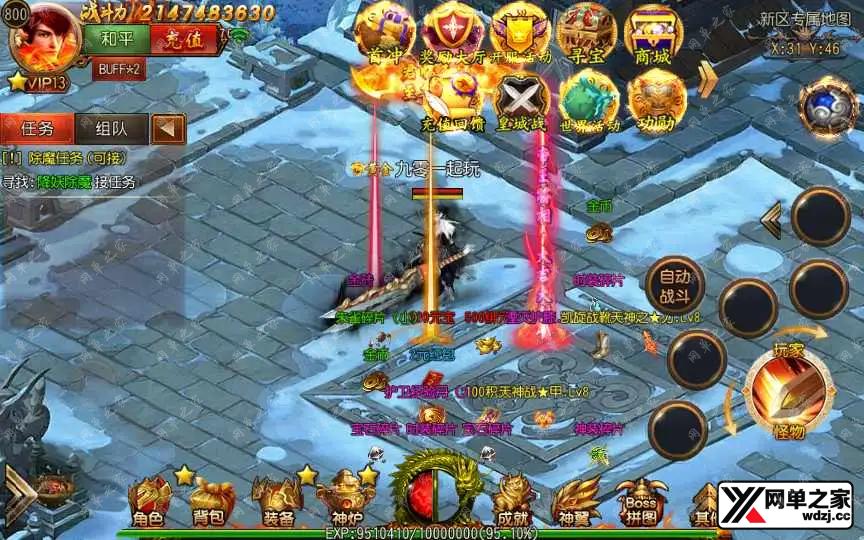Open the 装备 equipment menu
The height and width of the screenshot is (540, 864).
pyautogui.click(x=276, y=500)
